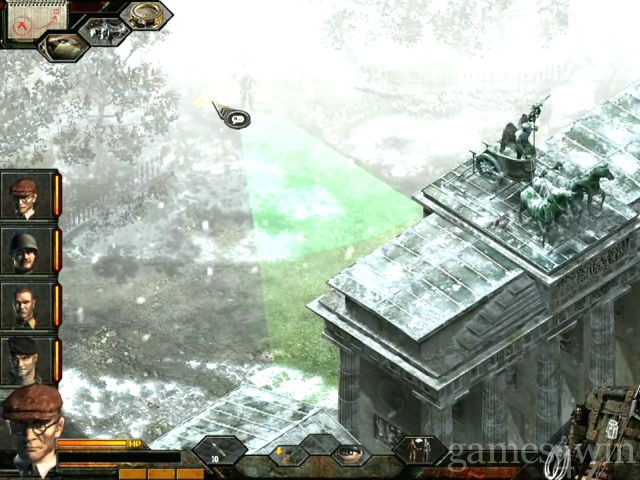The image size is (640, 480).
Task: Pick the commando wearing a dark beret
Action: [x=24, y=361]
